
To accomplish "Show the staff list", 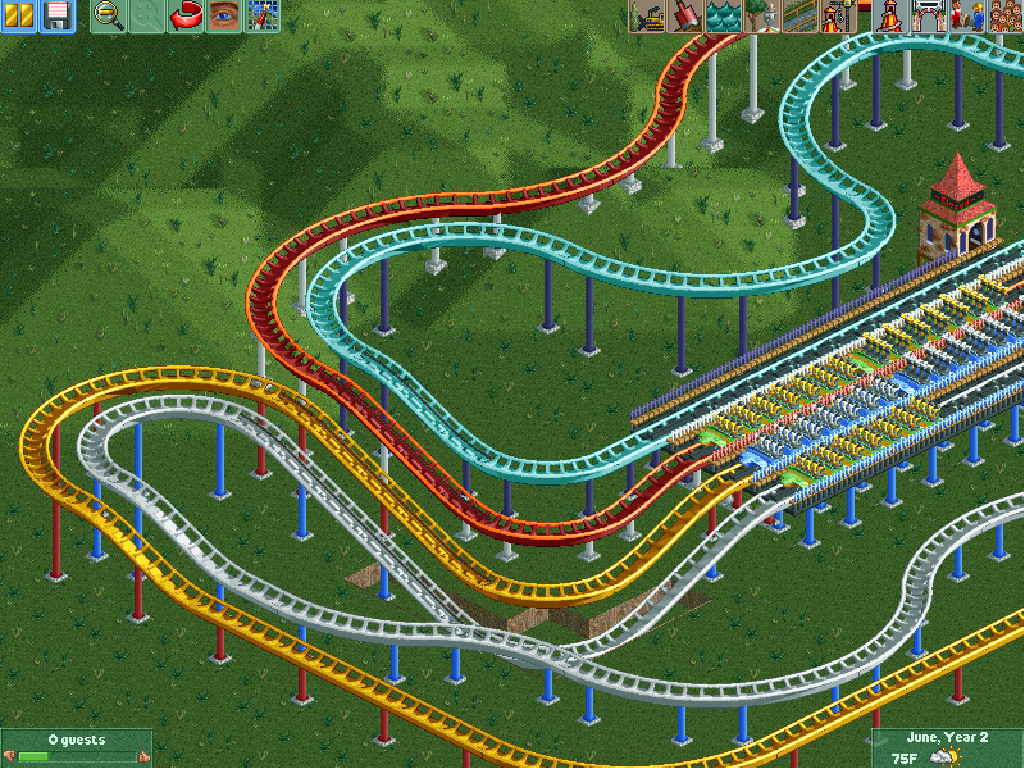I will (x=966, y=16).
